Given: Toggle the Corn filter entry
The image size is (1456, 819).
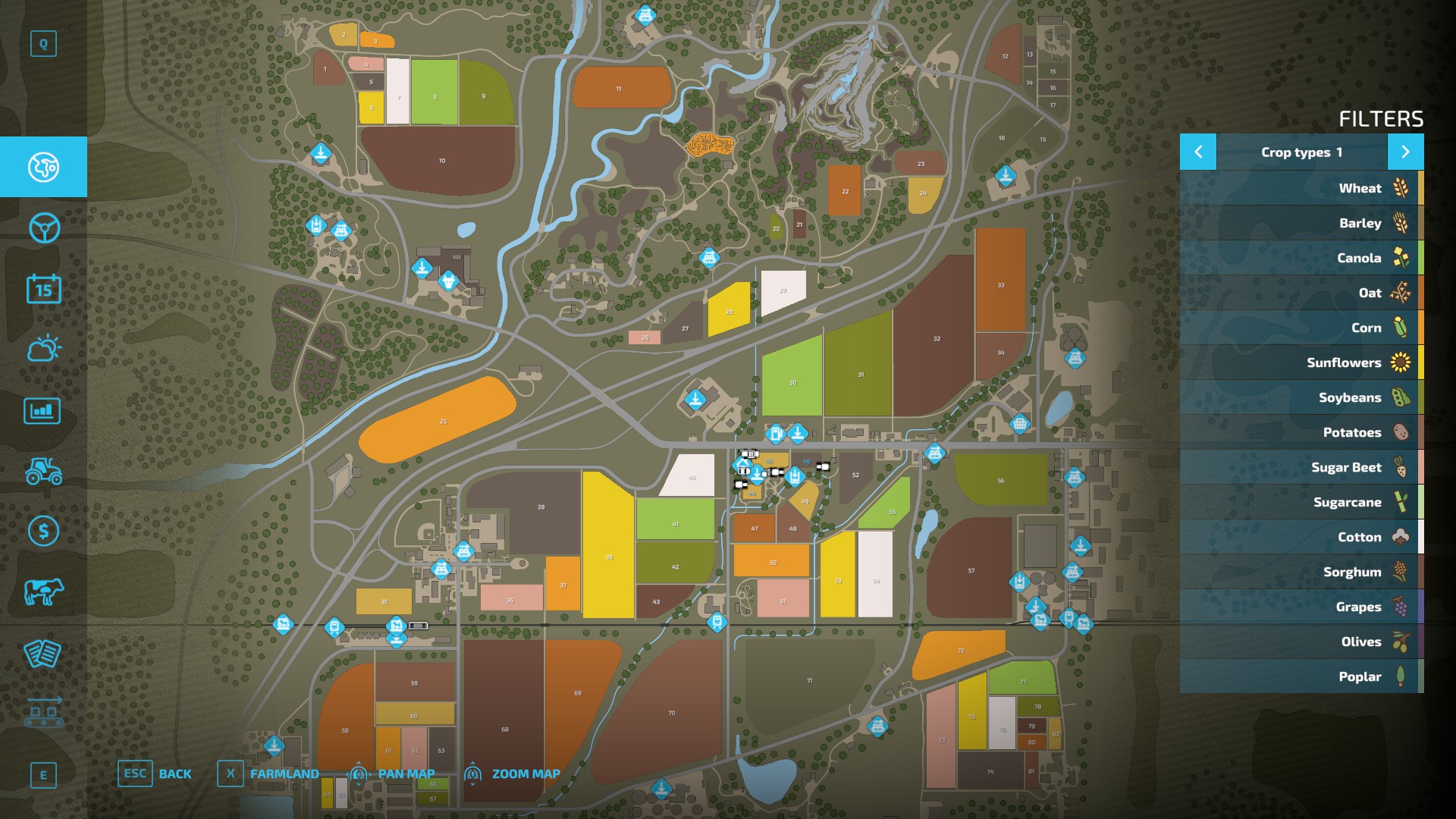Looking at the screenshot, I should 1301,328.
